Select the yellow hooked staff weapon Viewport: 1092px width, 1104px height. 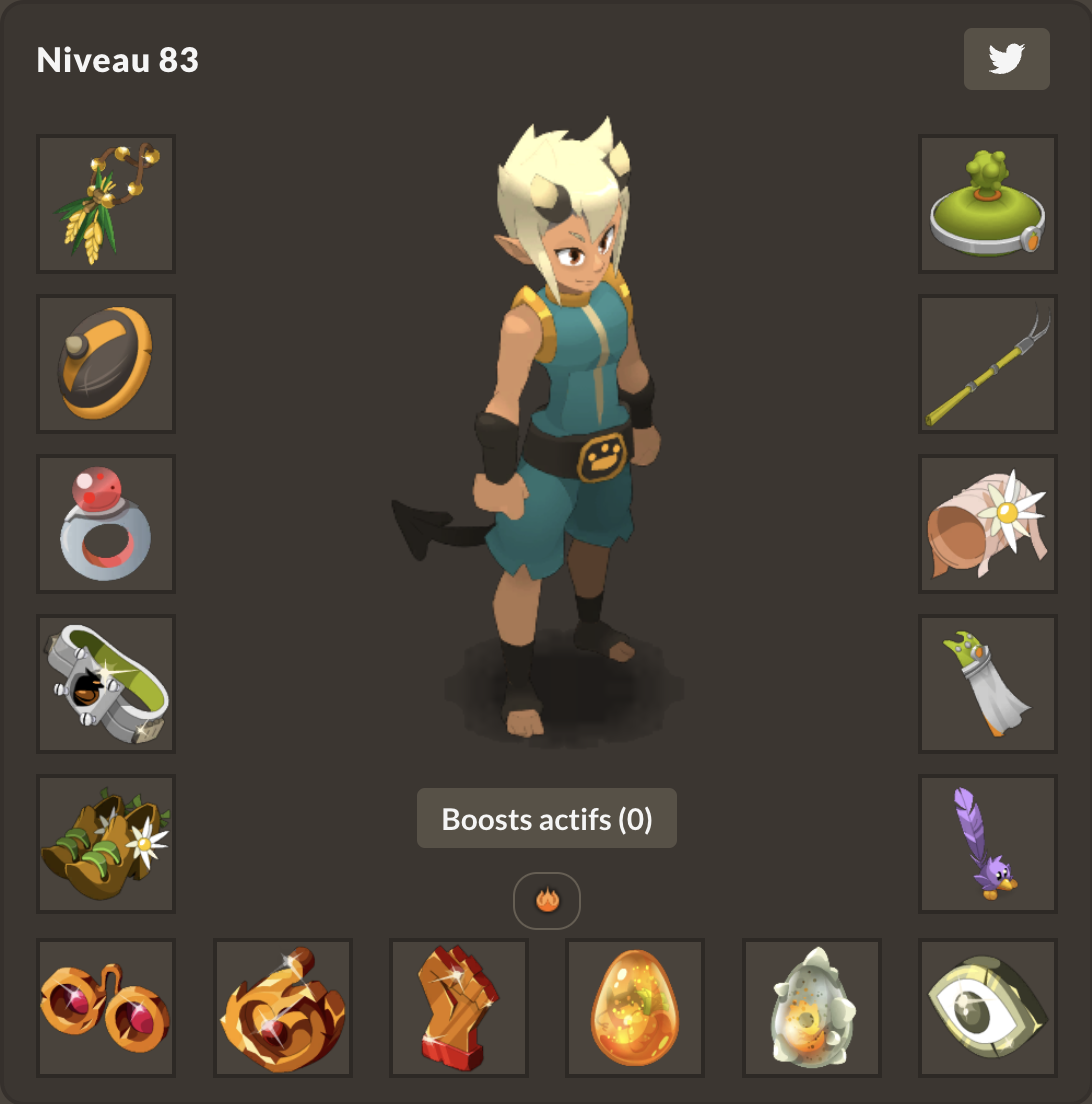click(x=988, y=364)
